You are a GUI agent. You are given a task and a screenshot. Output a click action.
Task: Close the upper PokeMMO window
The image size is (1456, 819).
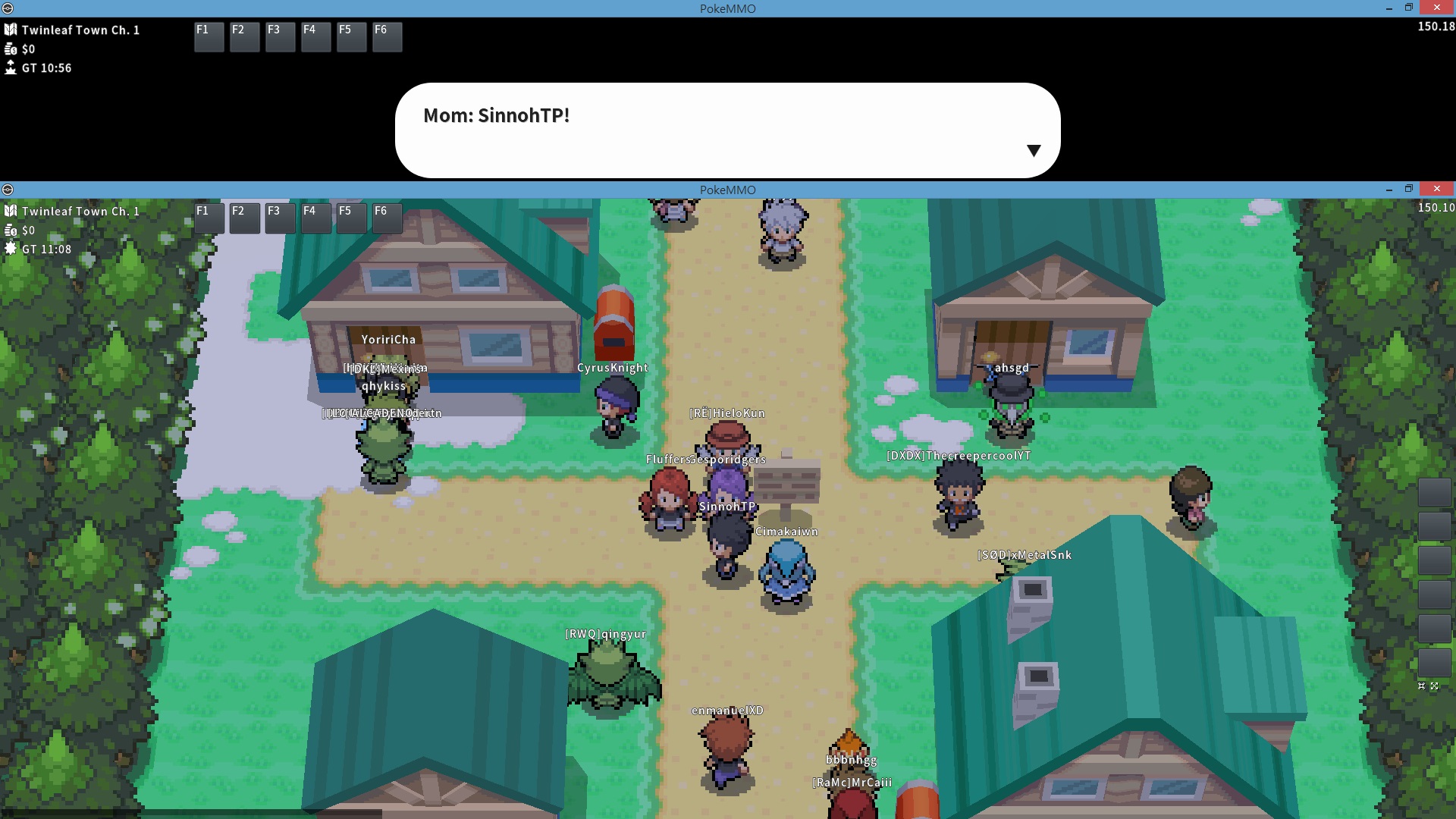coord(1436,8)
